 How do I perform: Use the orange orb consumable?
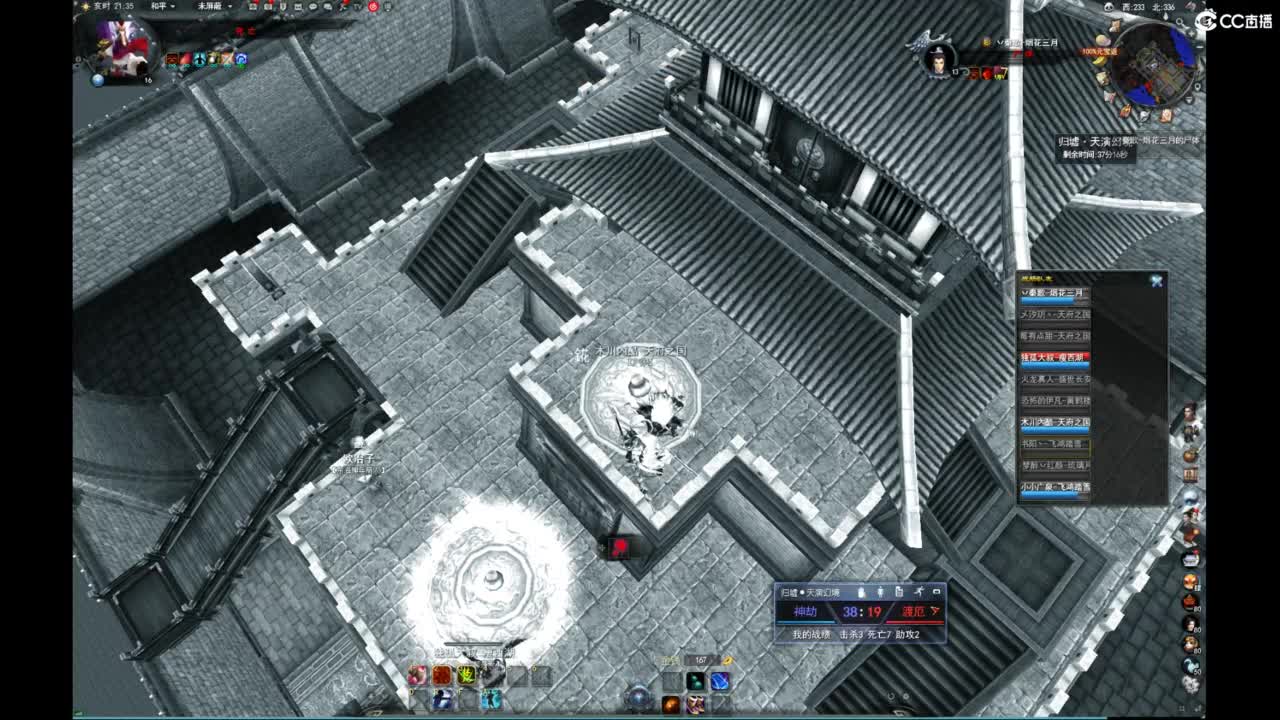[x=671, y=704]
